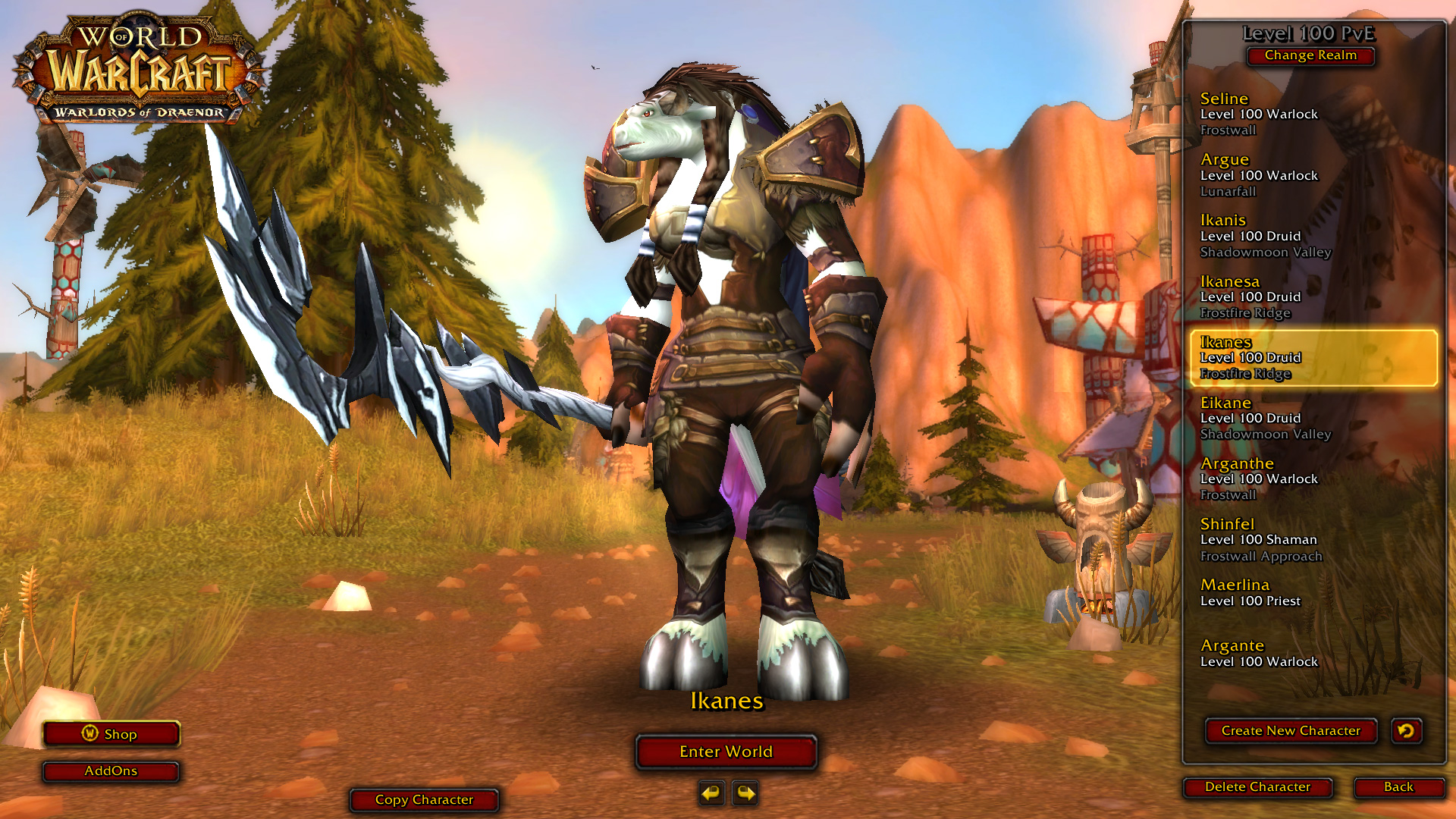Go back with the Back button

tap(1398, 787)
